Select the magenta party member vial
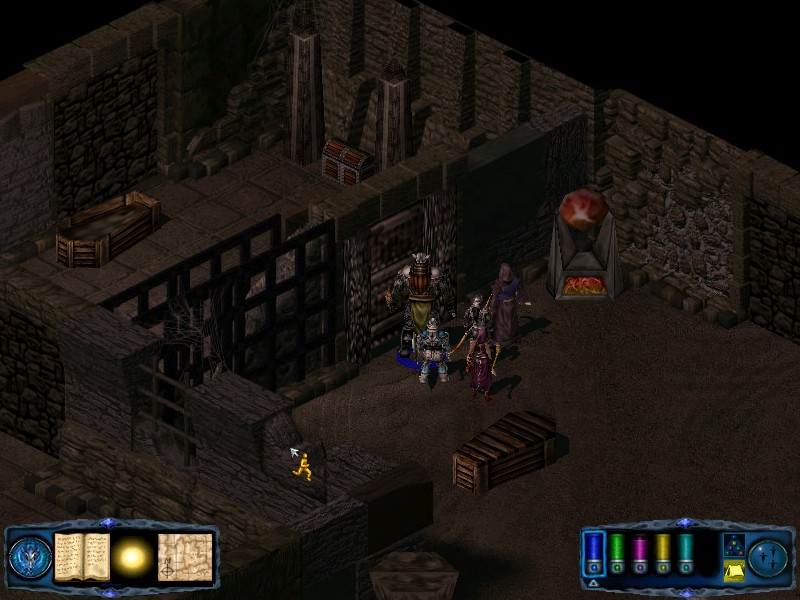 pyautogui.click(x=640, y=551)
